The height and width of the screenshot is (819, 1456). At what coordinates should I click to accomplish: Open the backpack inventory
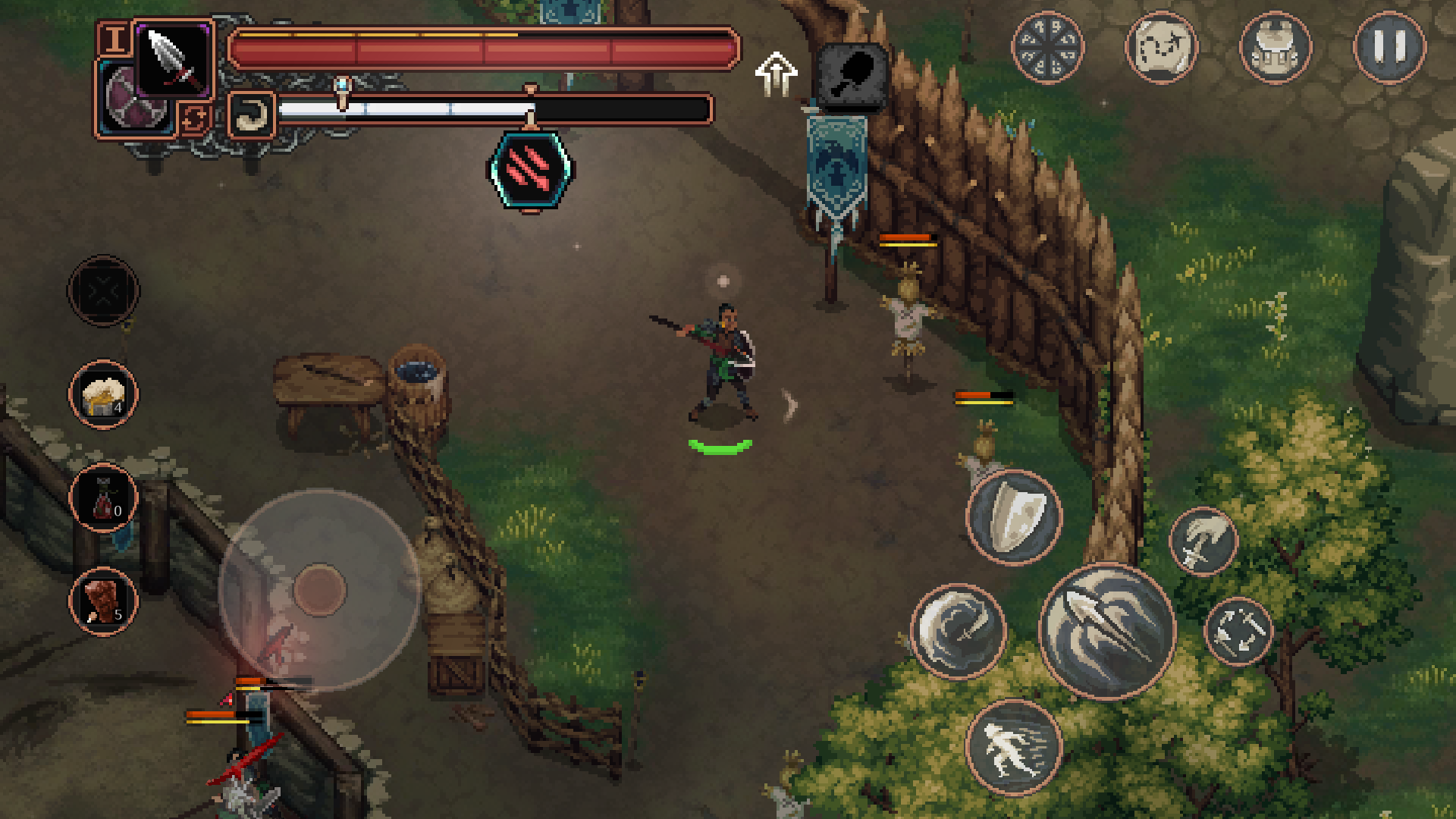pyautogui.click(x=1276, y=49)
